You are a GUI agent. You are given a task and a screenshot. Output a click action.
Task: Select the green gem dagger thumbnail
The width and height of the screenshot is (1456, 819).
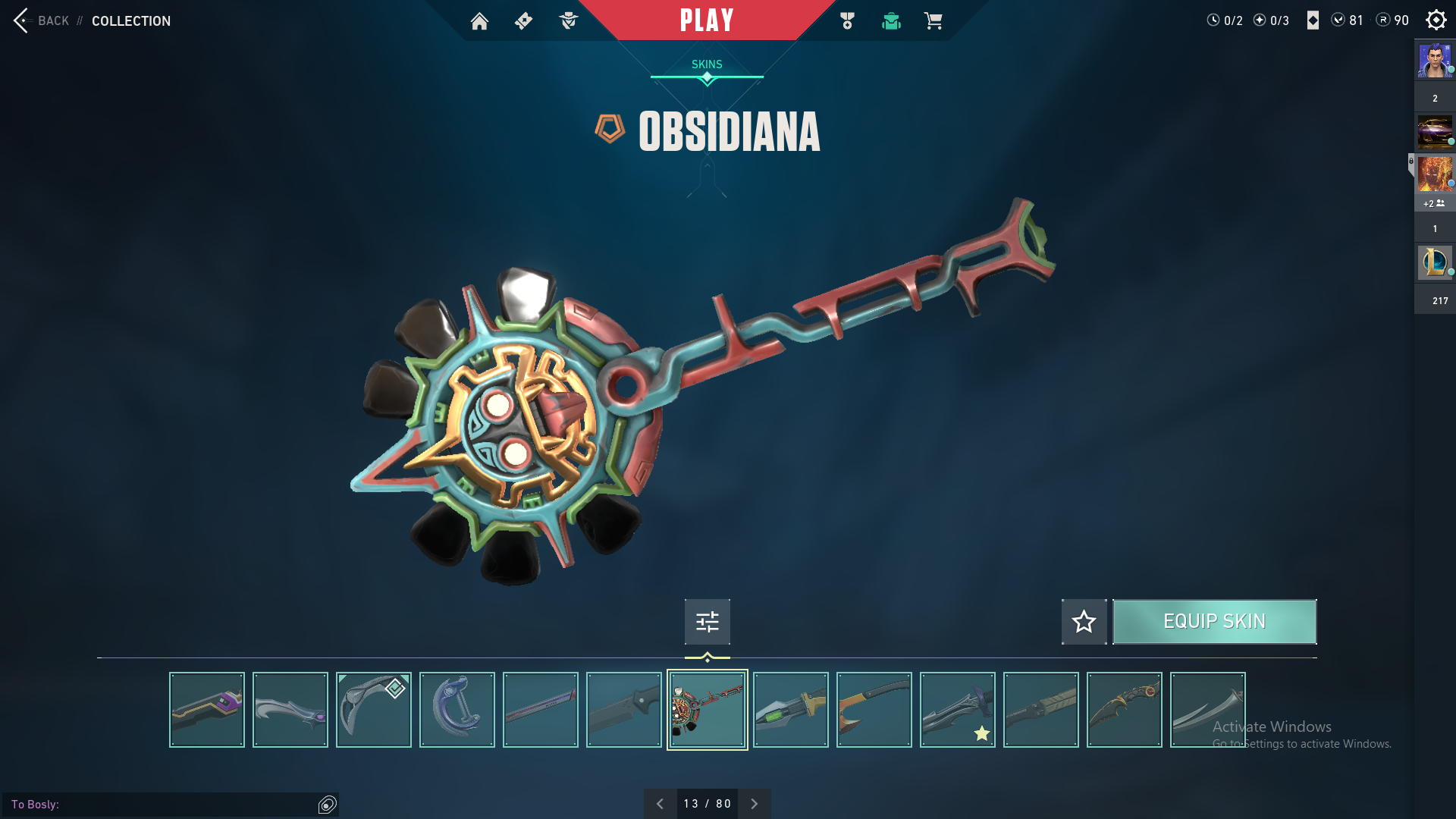pos(791,710)
